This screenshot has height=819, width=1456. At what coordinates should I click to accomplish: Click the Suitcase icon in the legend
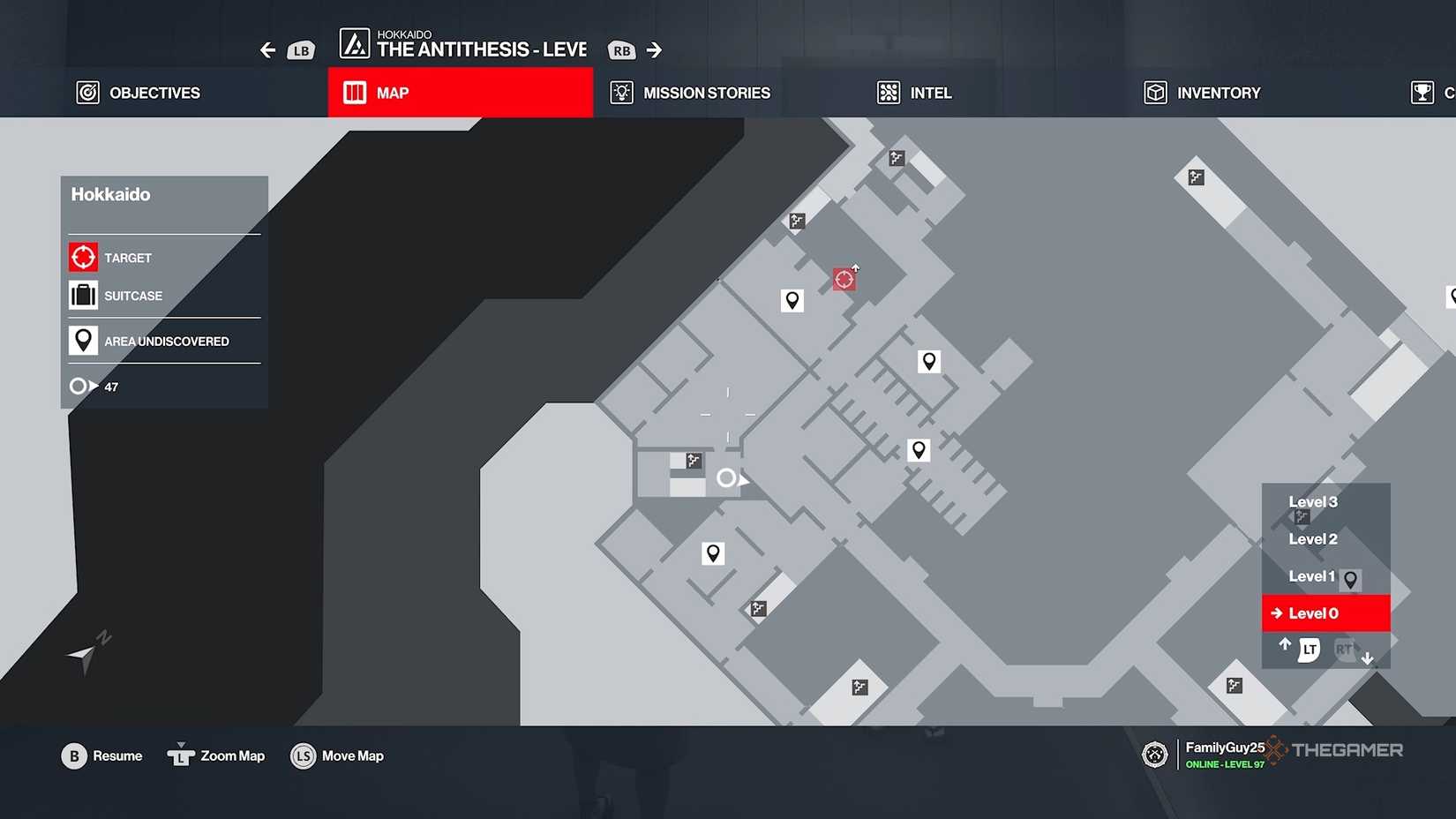(83, 295)
